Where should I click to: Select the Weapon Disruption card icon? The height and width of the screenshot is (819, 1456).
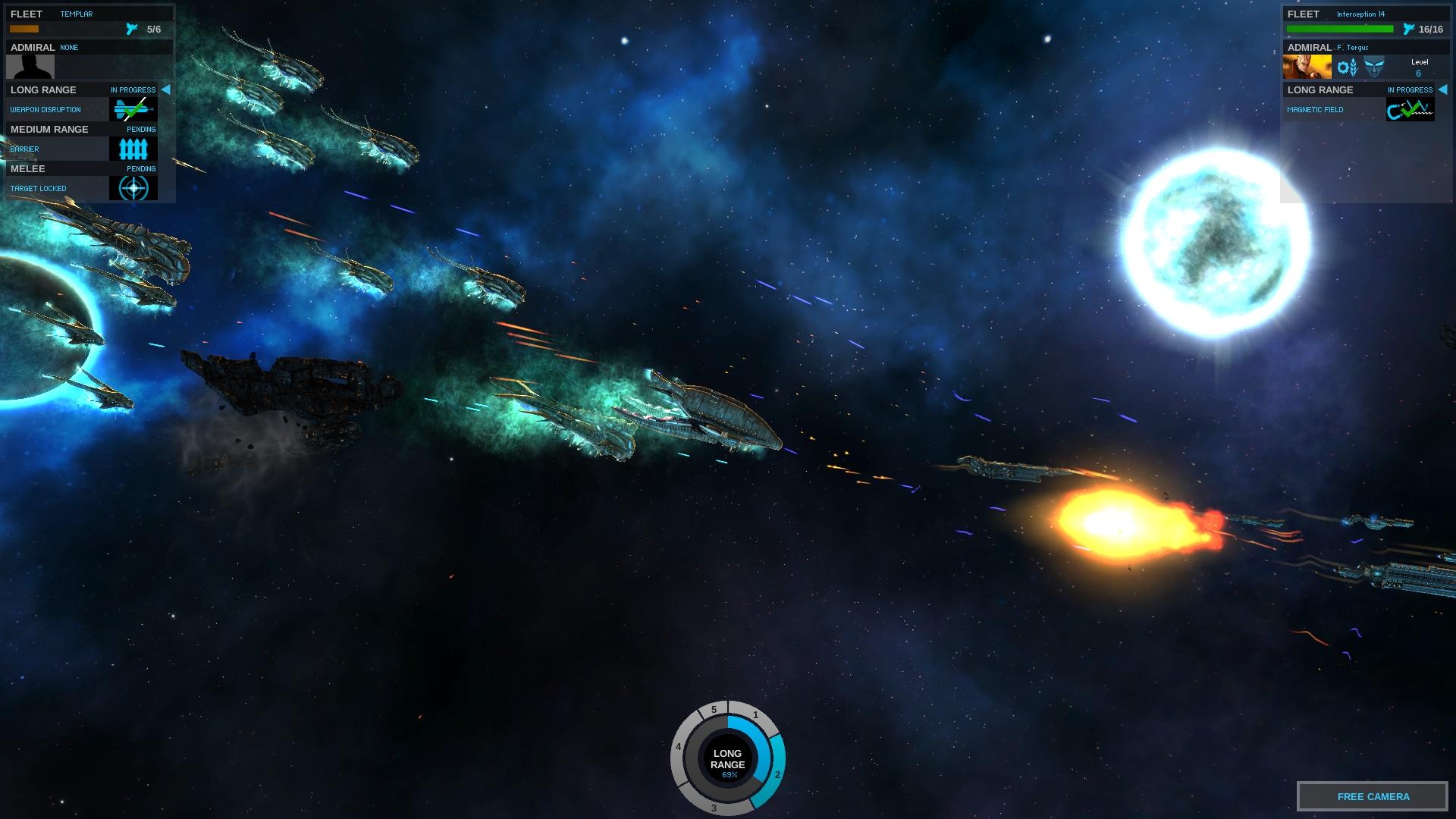click(133, 109)
